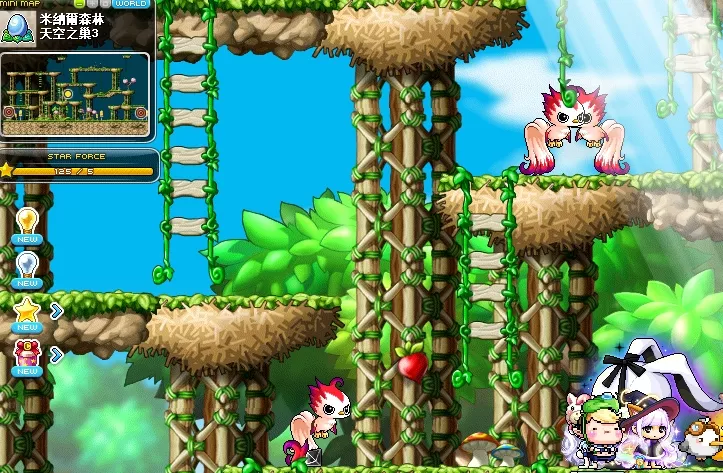
Task: Click the yellow star event icon
Action: pyautogui.click(x=26, y=311)
